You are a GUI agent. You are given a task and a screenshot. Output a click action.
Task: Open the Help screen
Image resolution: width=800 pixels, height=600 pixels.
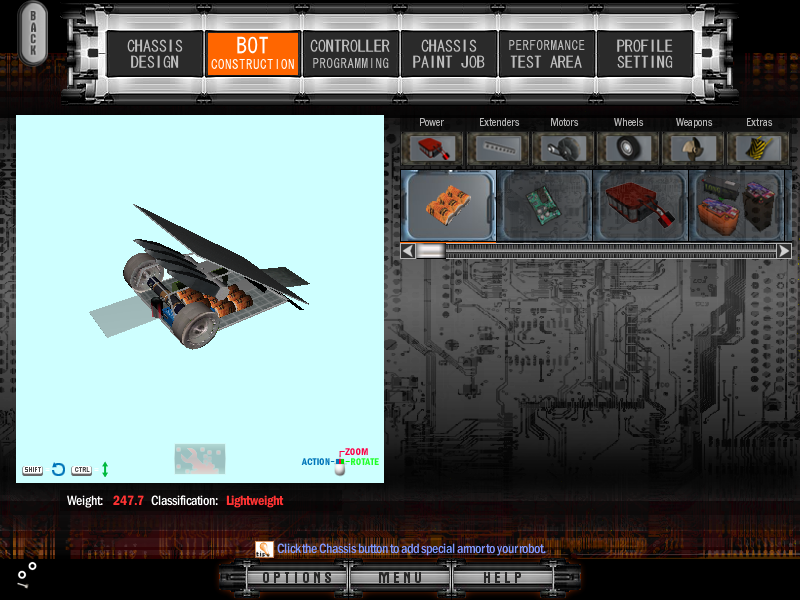[502, 578]
